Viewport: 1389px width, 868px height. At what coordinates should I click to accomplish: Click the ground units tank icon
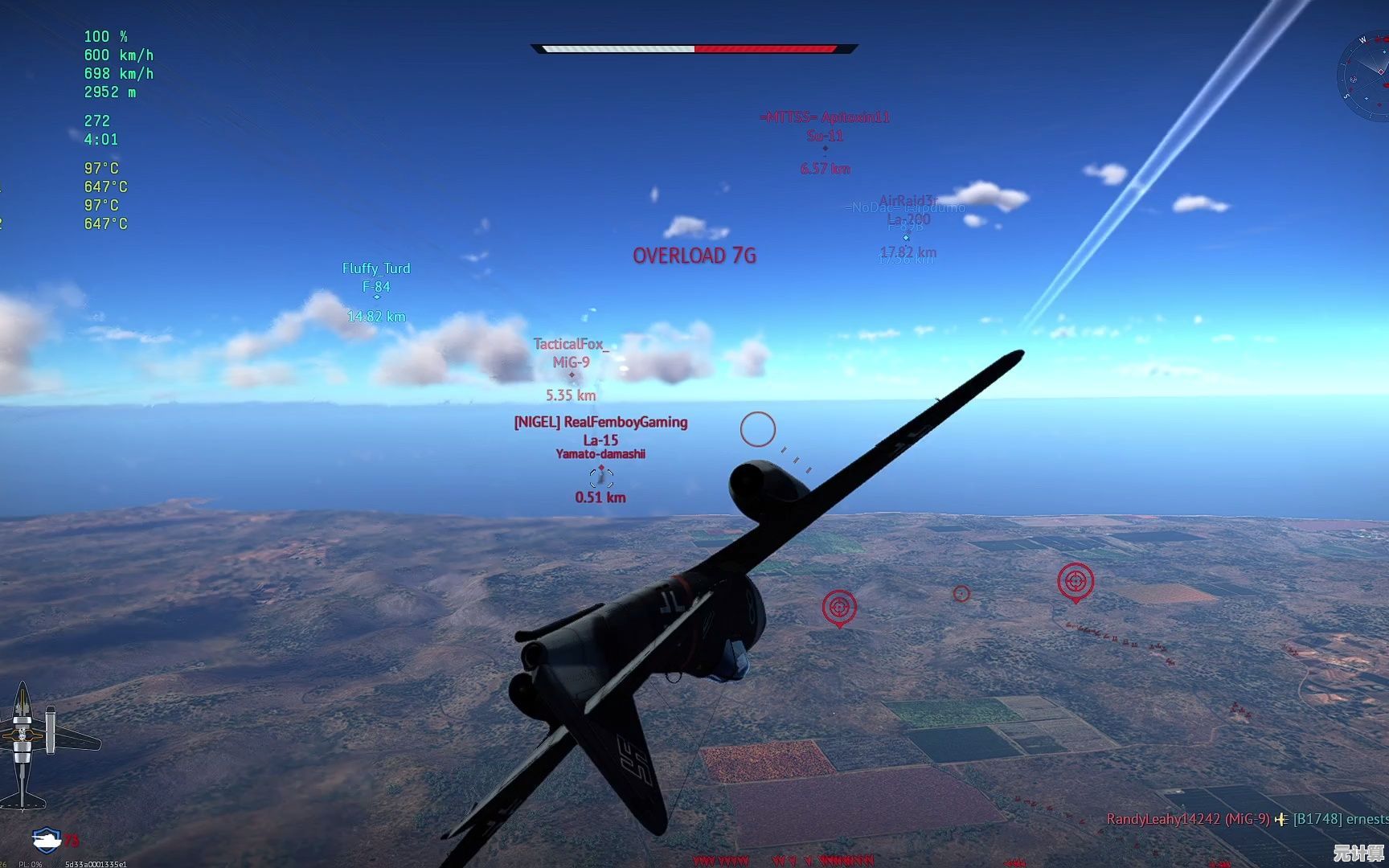point(47,840)
